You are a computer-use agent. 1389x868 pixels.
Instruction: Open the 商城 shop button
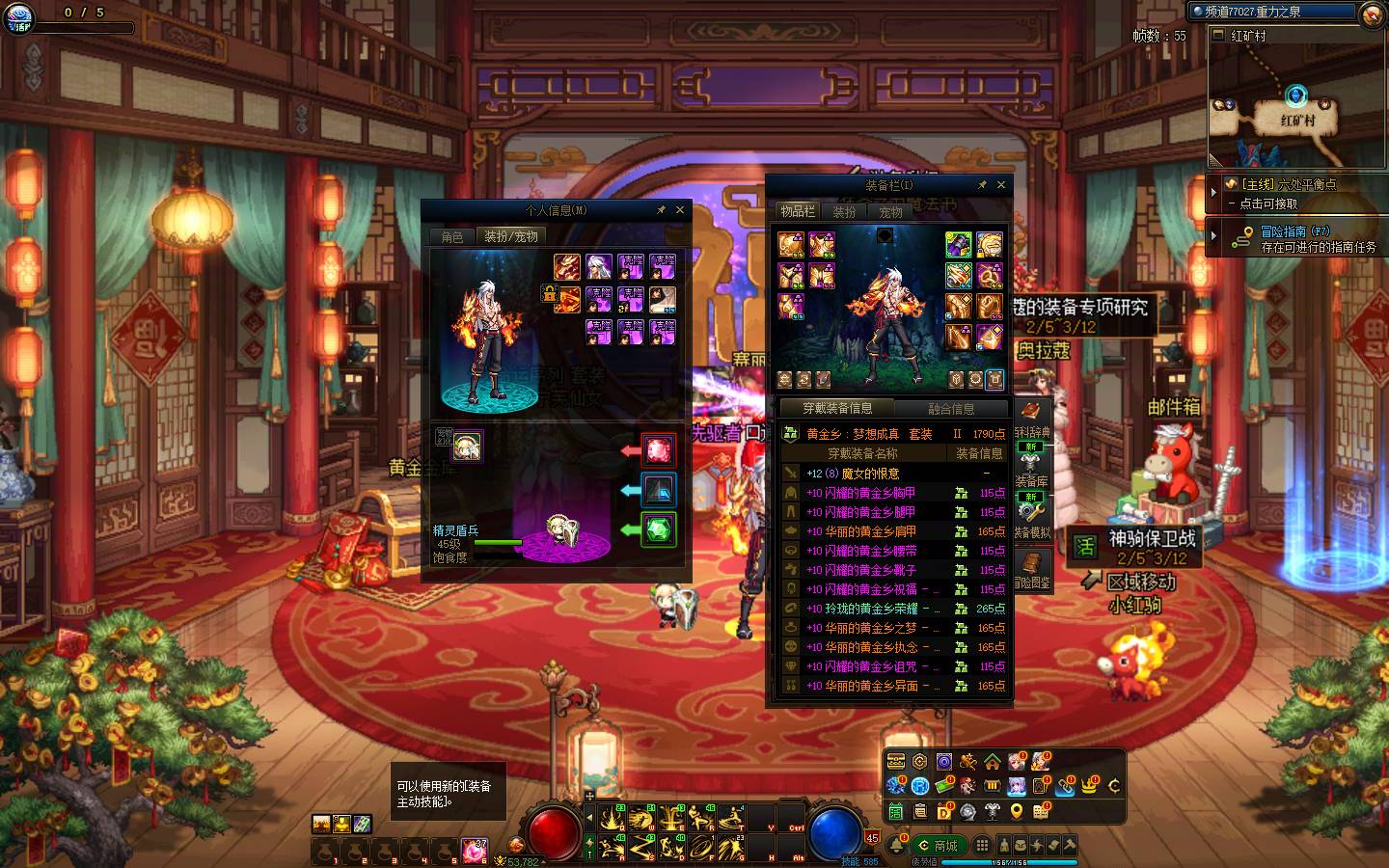pos(938,846)
